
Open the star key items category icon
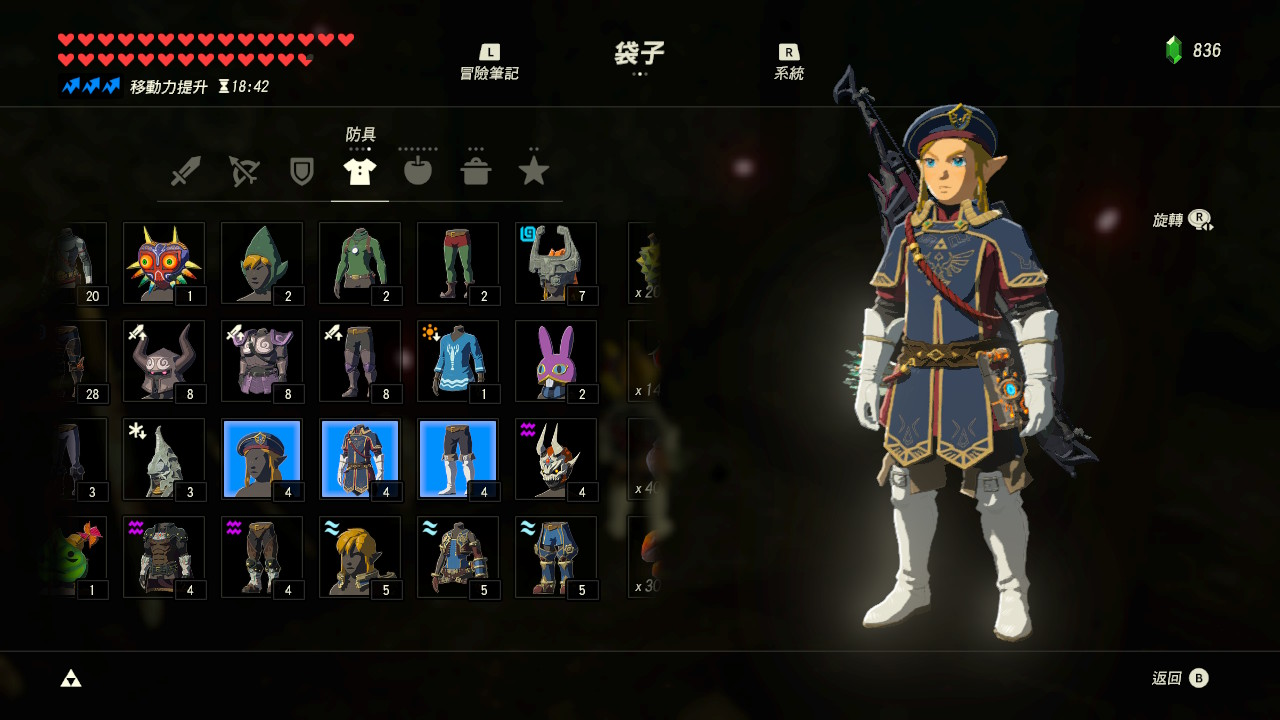pyautogui.click(x=533, y=170)
